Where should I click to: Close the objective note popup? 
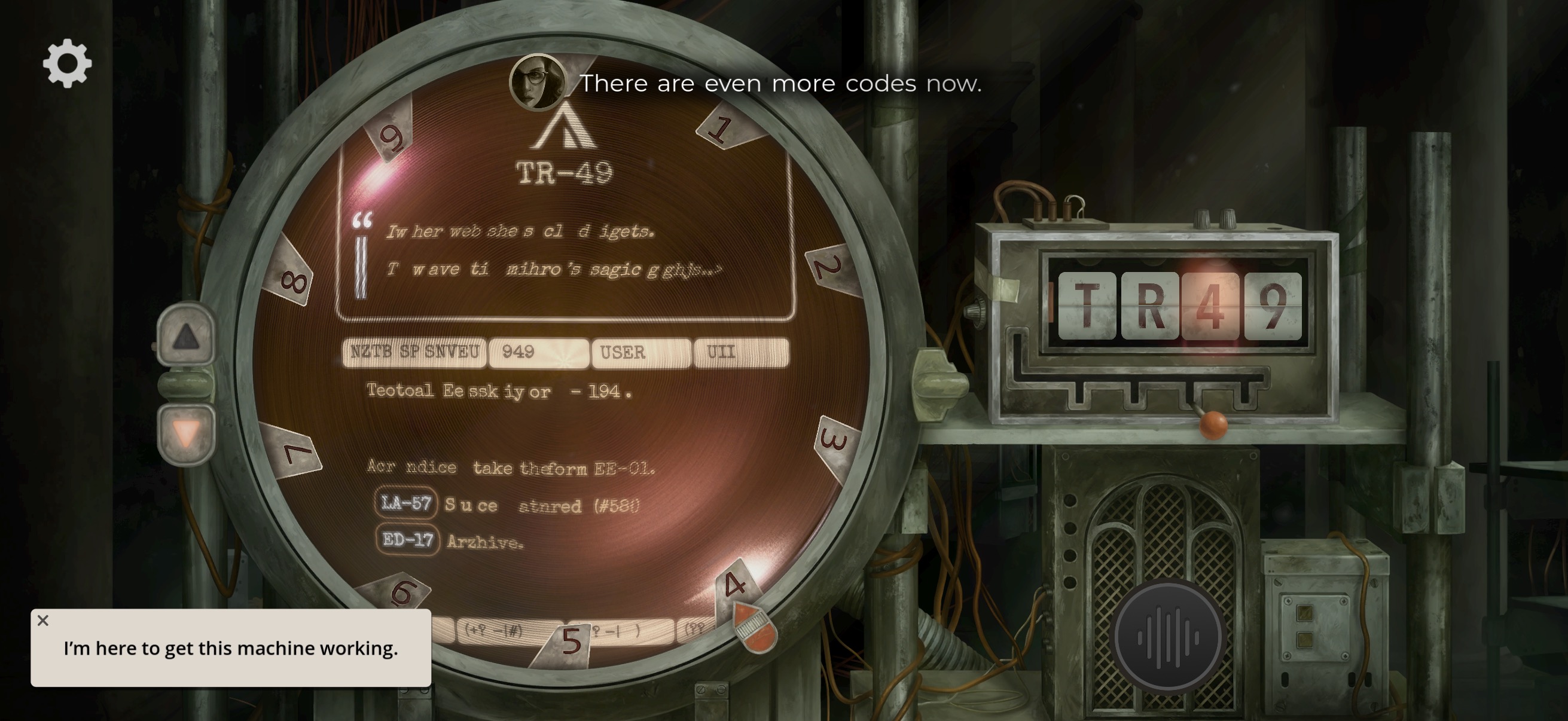point(42,621)
